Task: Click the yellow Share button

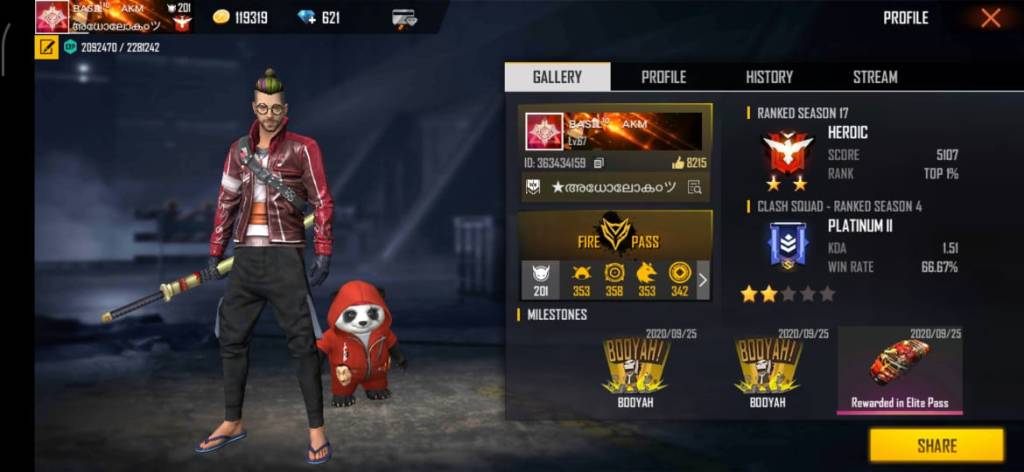Action: click(936, 446)
